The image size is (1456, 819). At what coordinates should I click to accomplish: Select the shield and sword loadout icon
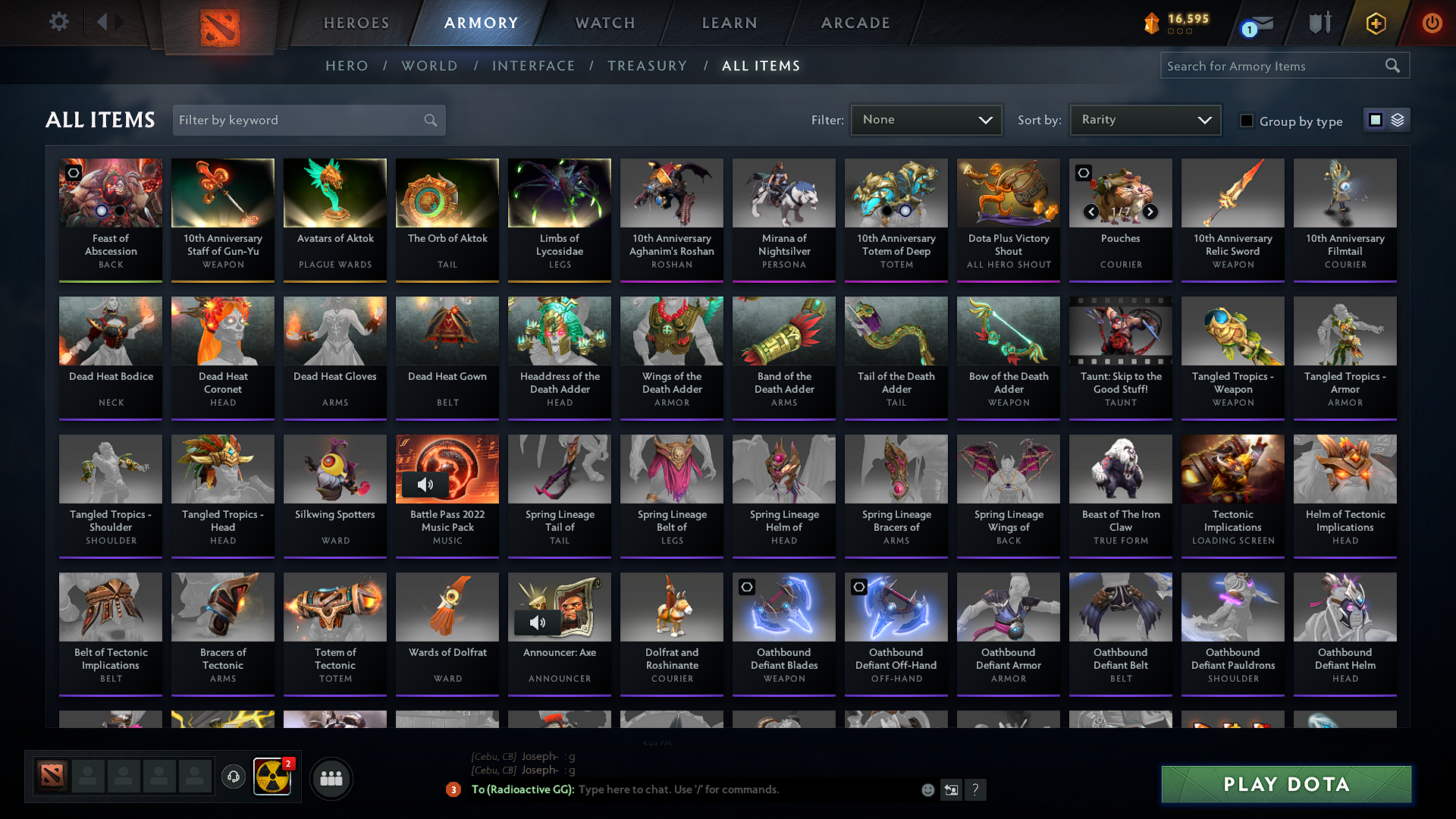click(x=1319, y=22)
